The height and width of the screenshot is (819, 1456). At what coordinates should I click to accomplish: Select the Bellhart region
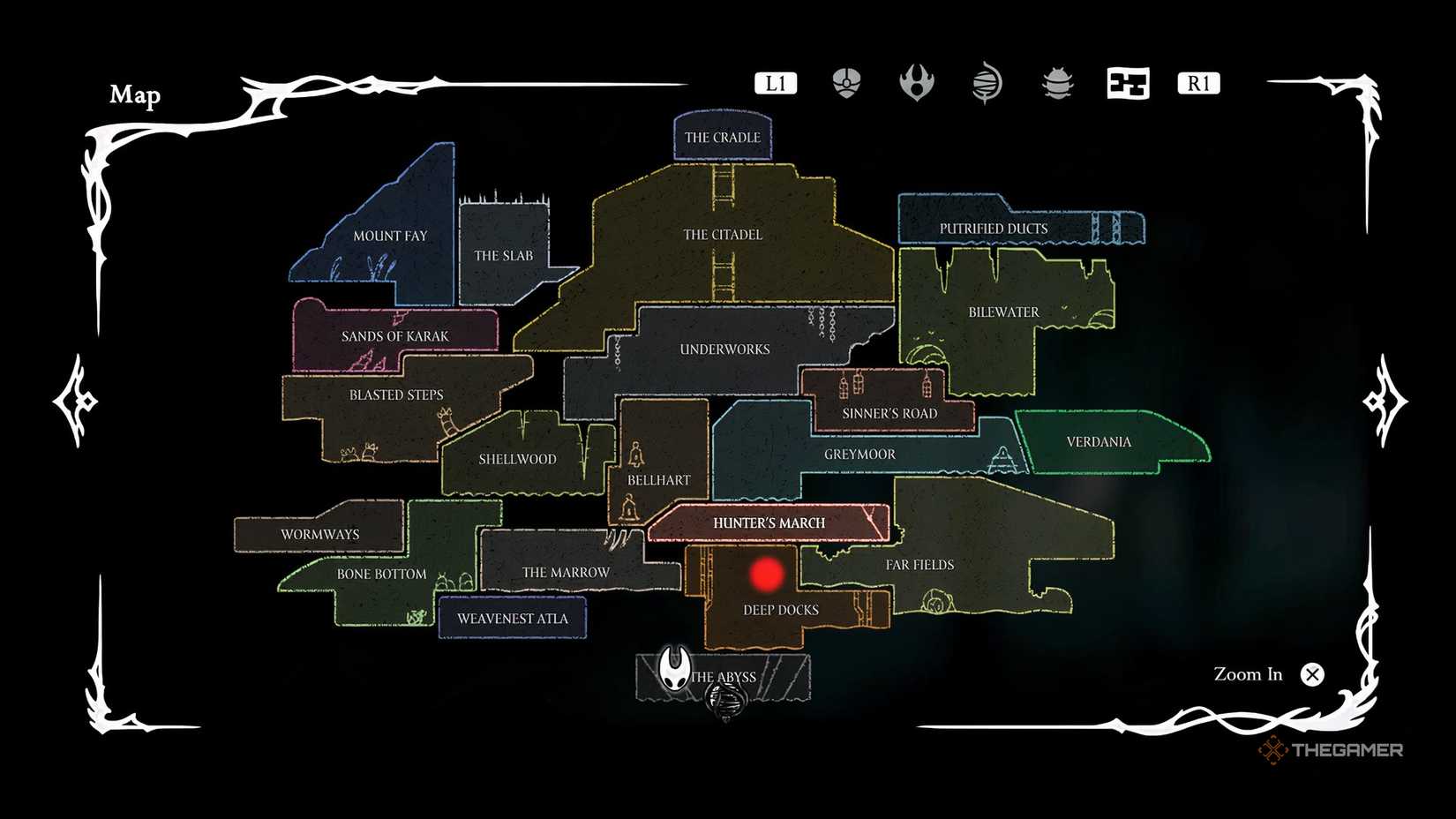point(658,479)
